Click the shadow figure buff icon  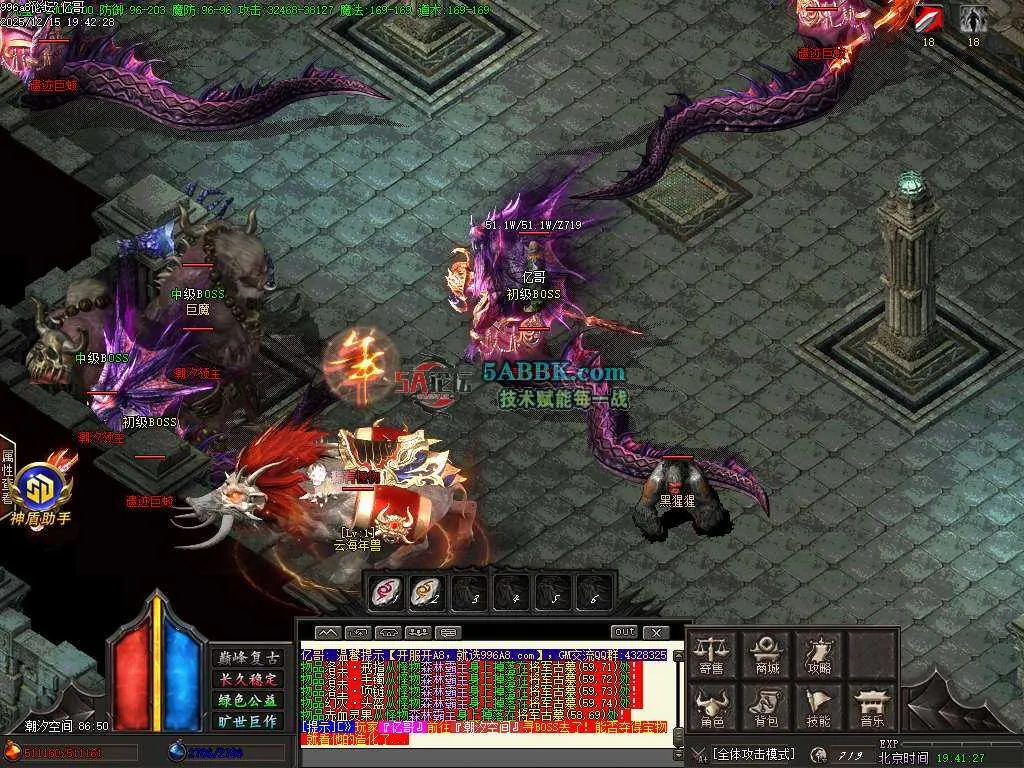[x=973, y=19]
